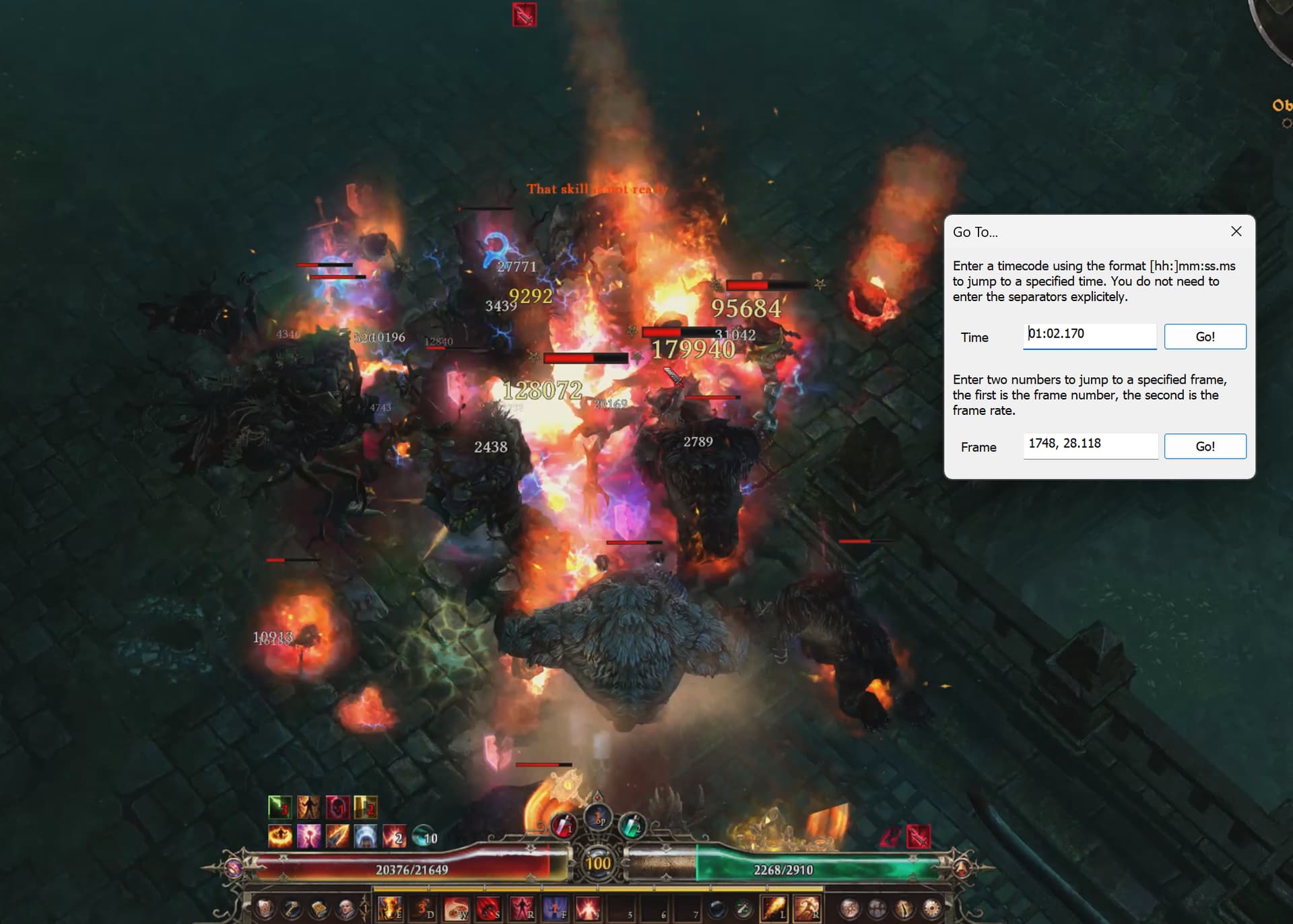Activate the fire pillar skill on E
Image resolution: width=1293 pixels, height=924 pixels.
[x=389, y=909]
